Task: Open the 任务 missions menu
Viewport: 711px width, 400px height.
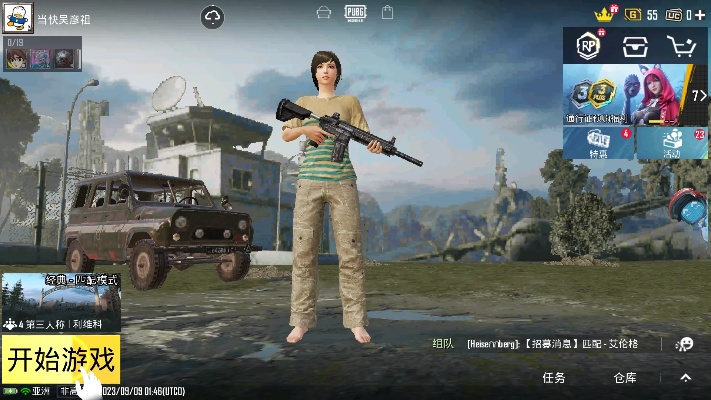Action: click(x=553, y=378)
